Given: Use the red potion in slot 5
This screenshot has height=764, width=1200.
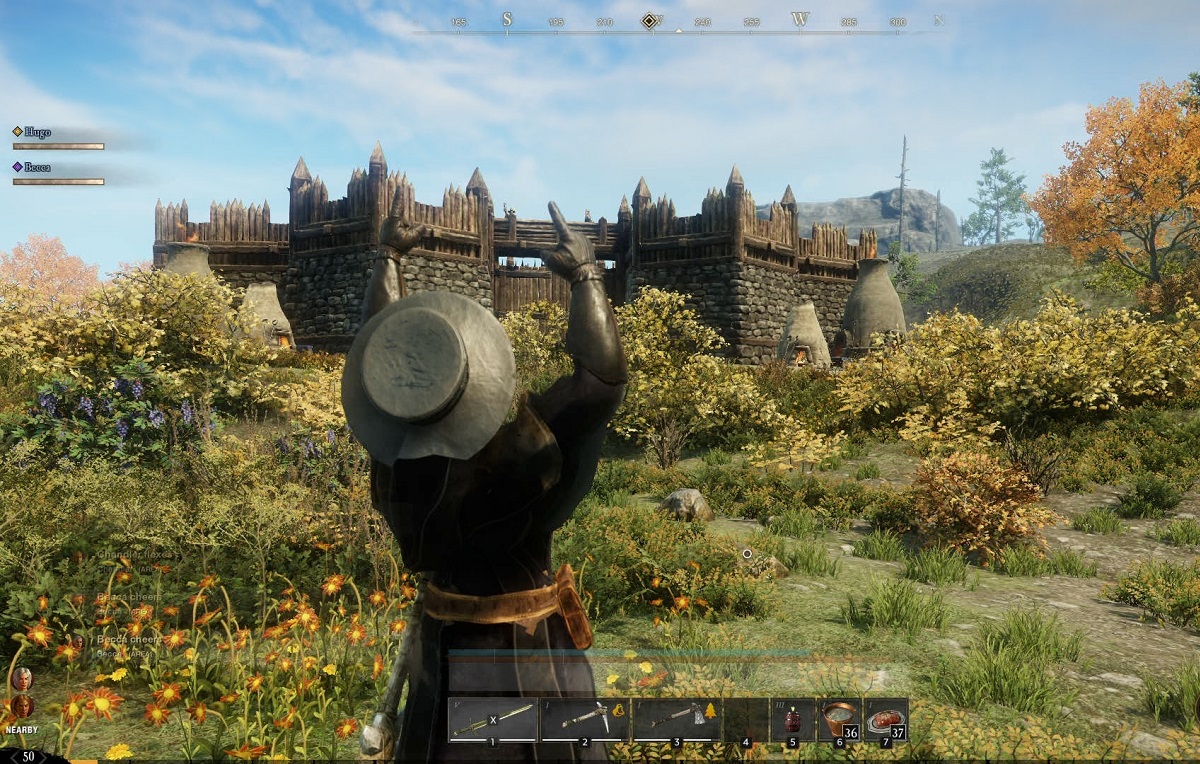Looking at the screenshot, I should [x=792, y=719].
